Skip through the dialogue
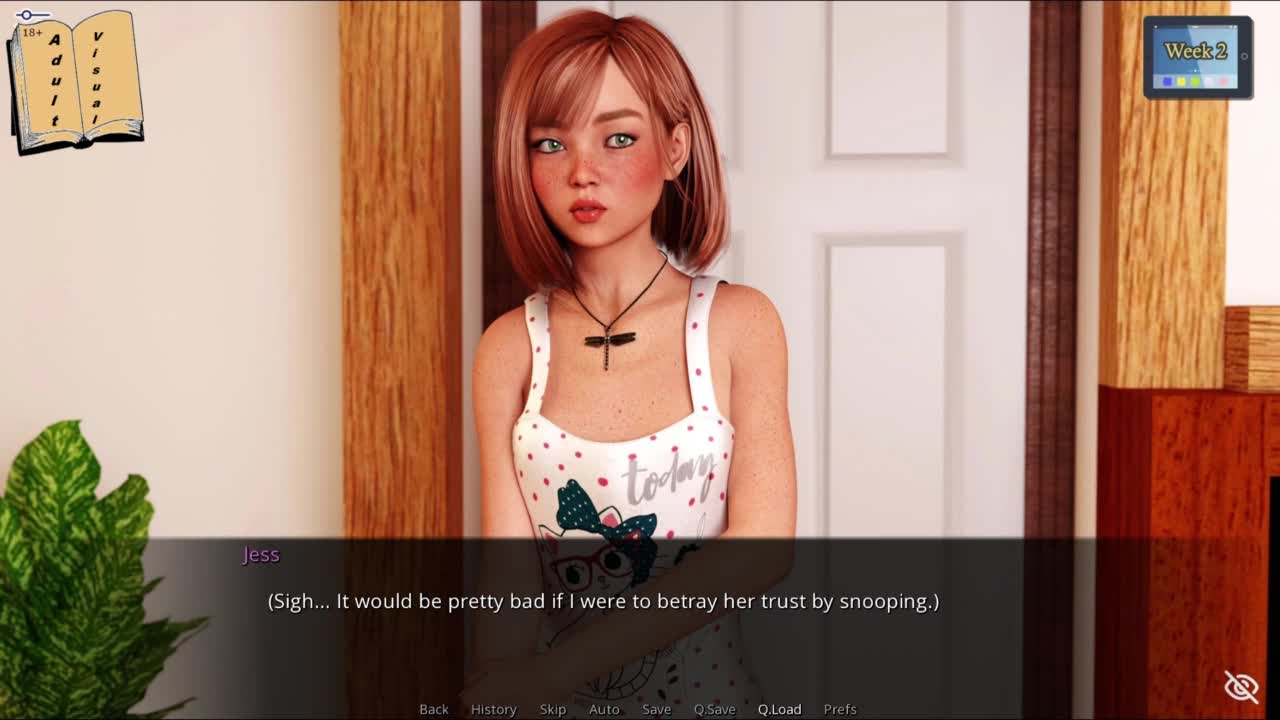This screenshot has height=720, width=1280. [x=553, y=709]
